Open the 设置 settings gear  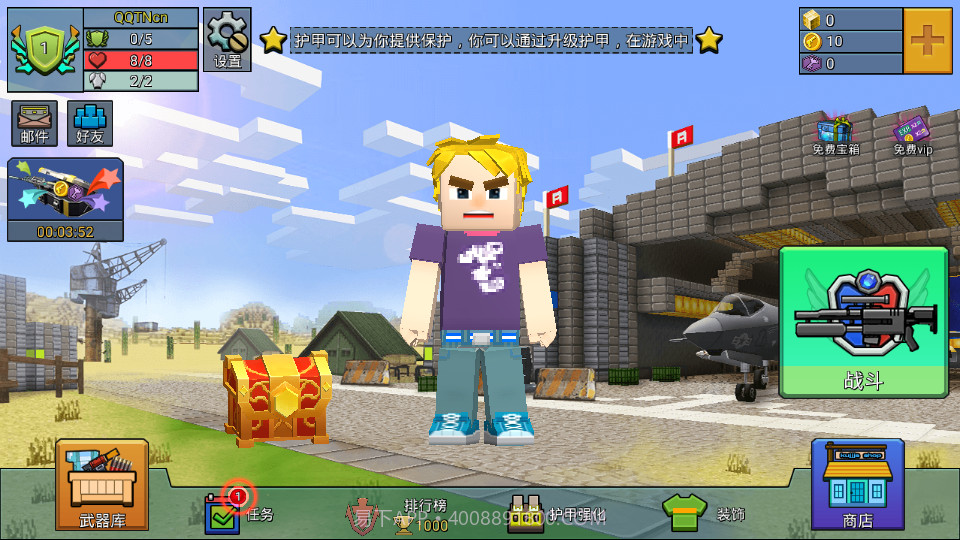coord(227,40)
